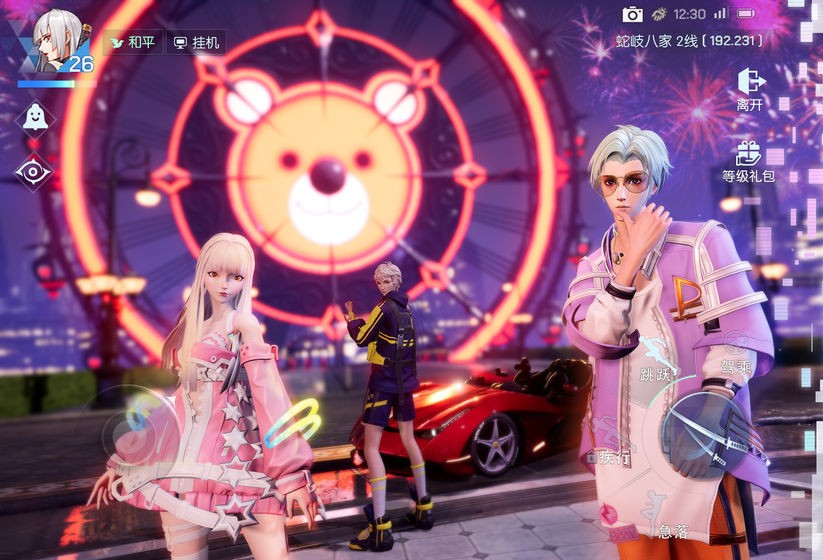
Task: Tap the eye icon in the diamond
Action: point(34,171)
